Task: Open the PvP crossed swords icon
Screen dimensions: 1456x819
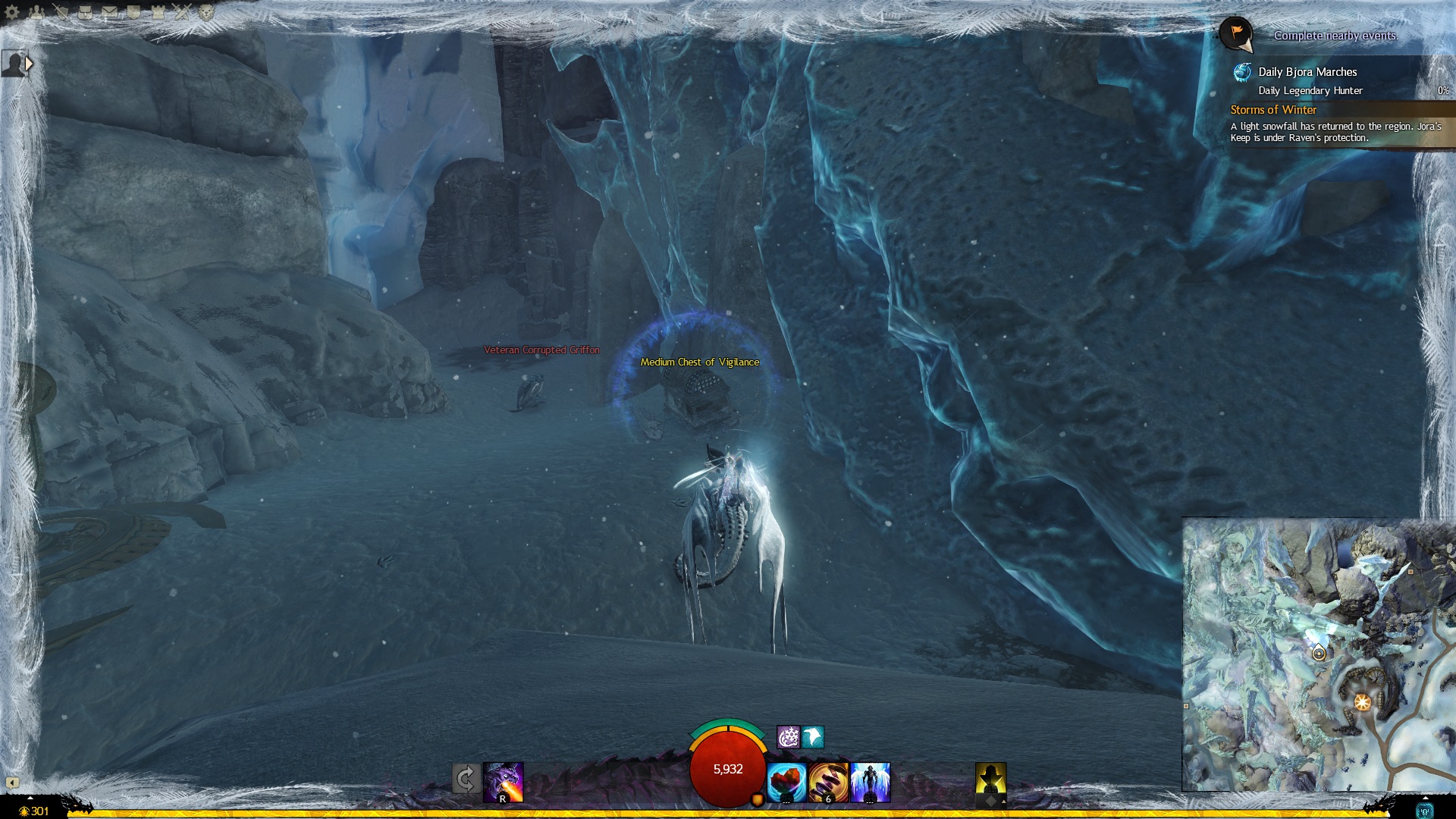Action: pos(182,12)
